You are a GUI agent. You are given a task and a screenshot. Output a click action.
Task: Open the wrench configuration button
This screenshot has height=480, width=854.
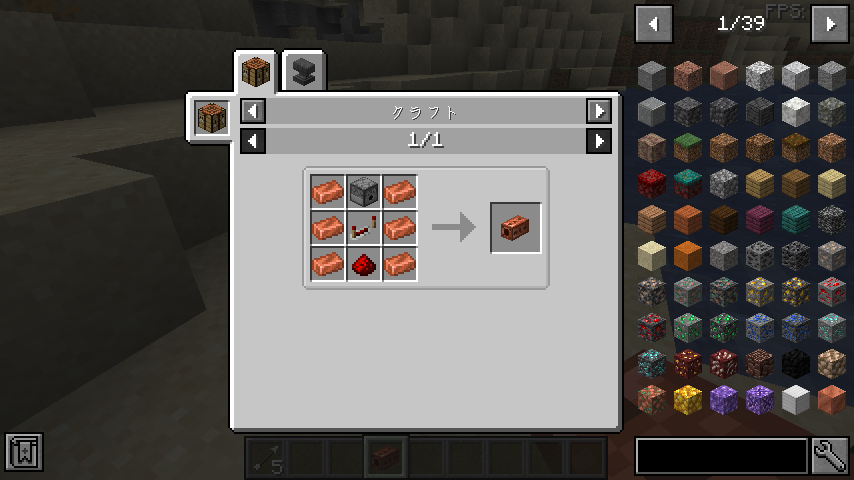830,456
